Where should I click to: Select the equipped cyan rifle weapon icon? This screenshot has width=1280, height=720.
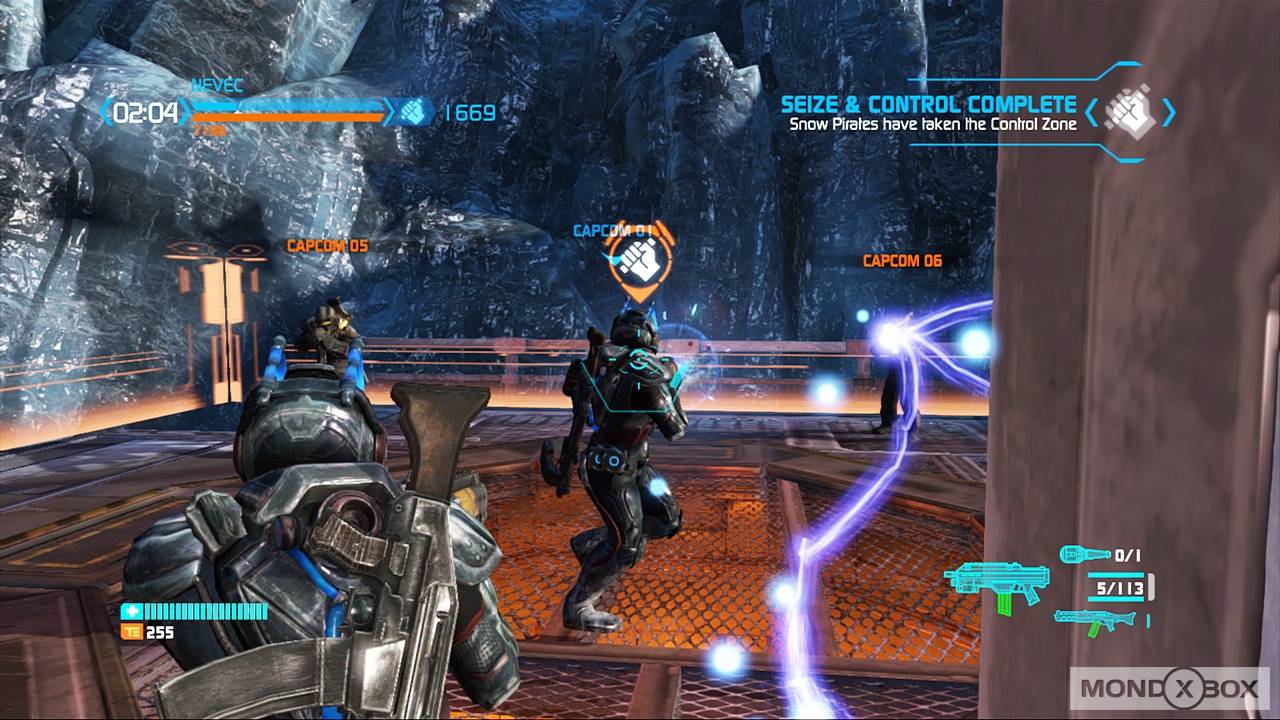(998, 584)
